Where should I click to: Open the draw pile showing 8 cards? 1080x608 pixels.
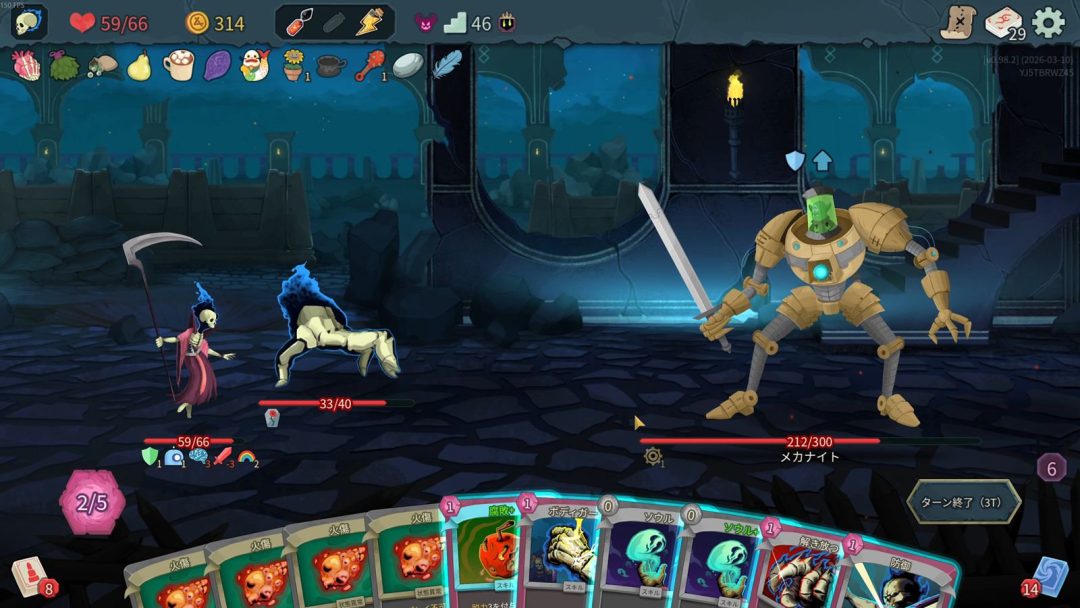click(x=28, y=578)
